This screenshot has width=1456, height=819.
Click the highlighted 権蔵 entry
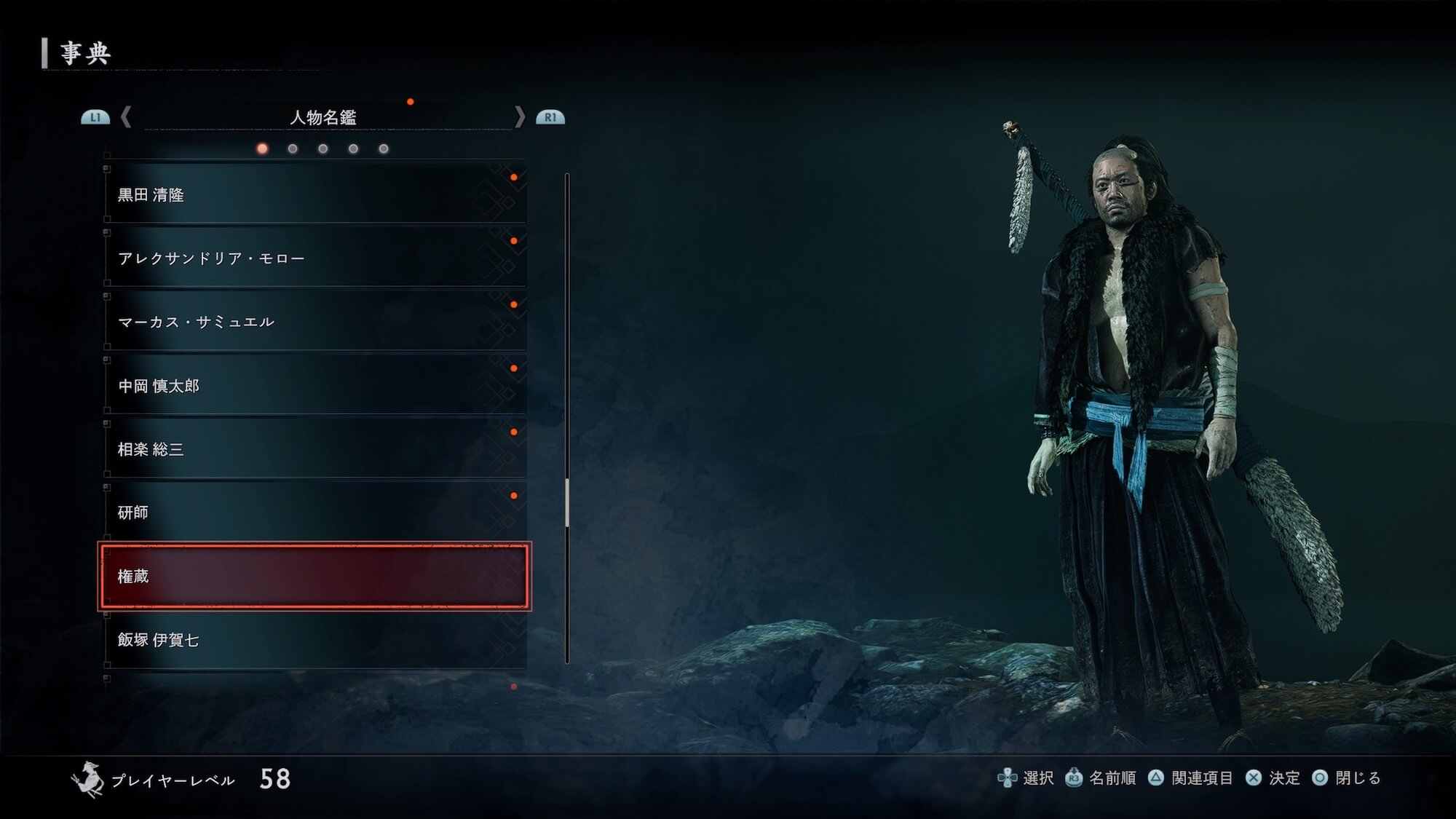click(x=314, y=576)
